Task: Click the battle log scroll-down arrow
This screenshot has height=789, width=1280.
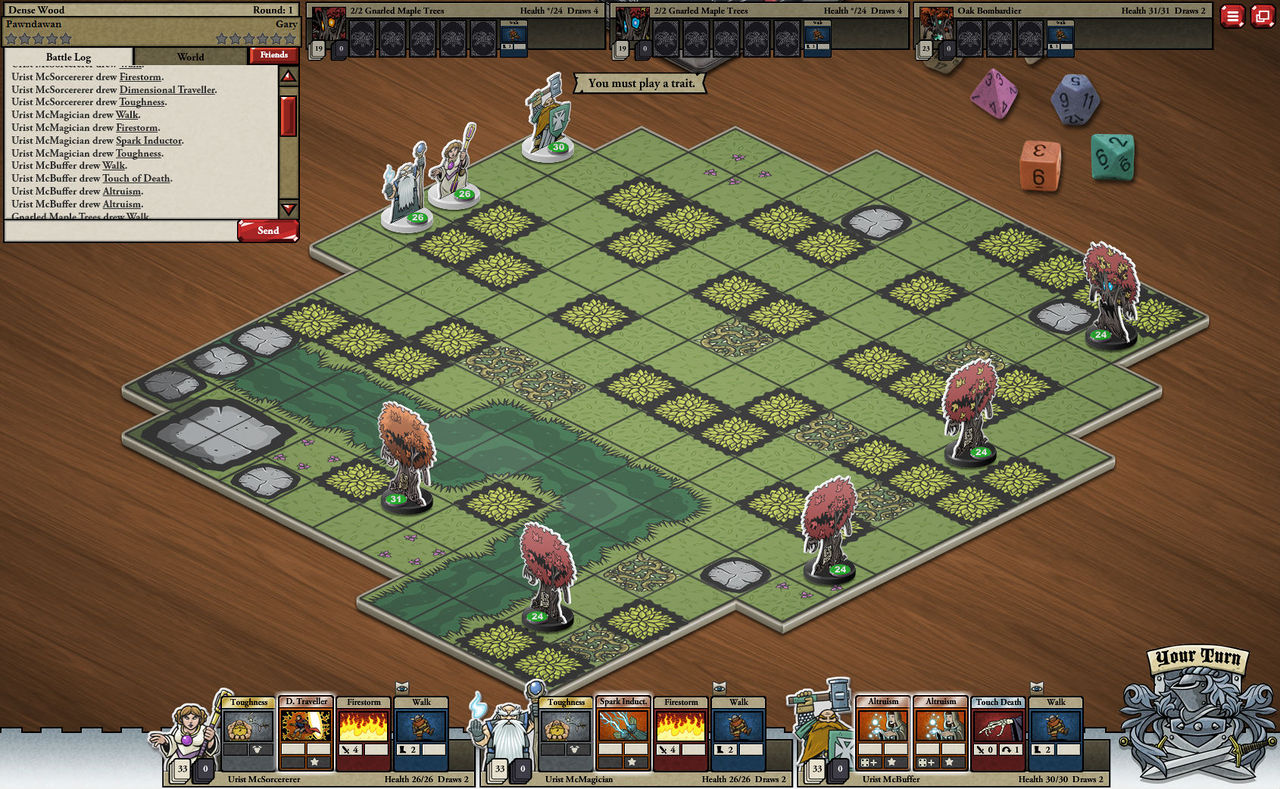Action: (x=288, y=209)
